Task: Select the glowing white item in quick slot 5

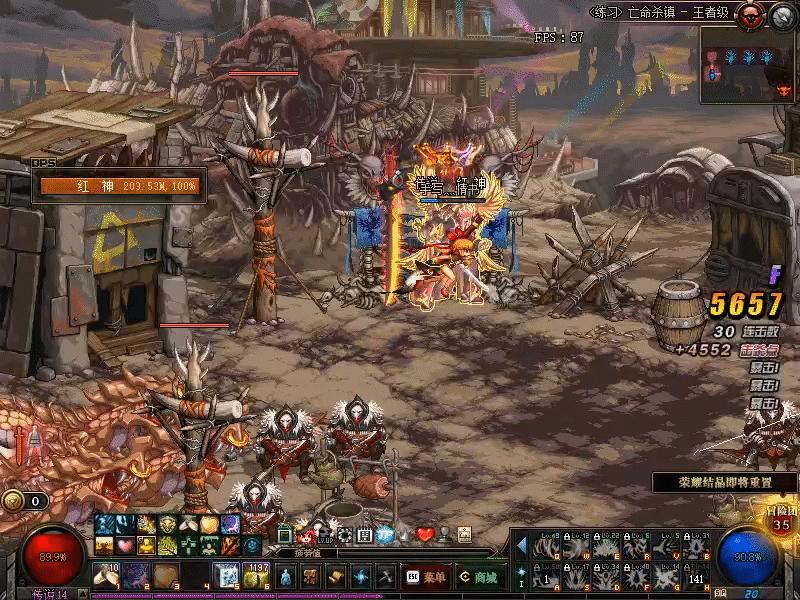Action: pyautogui.click(x=227, y=576)
